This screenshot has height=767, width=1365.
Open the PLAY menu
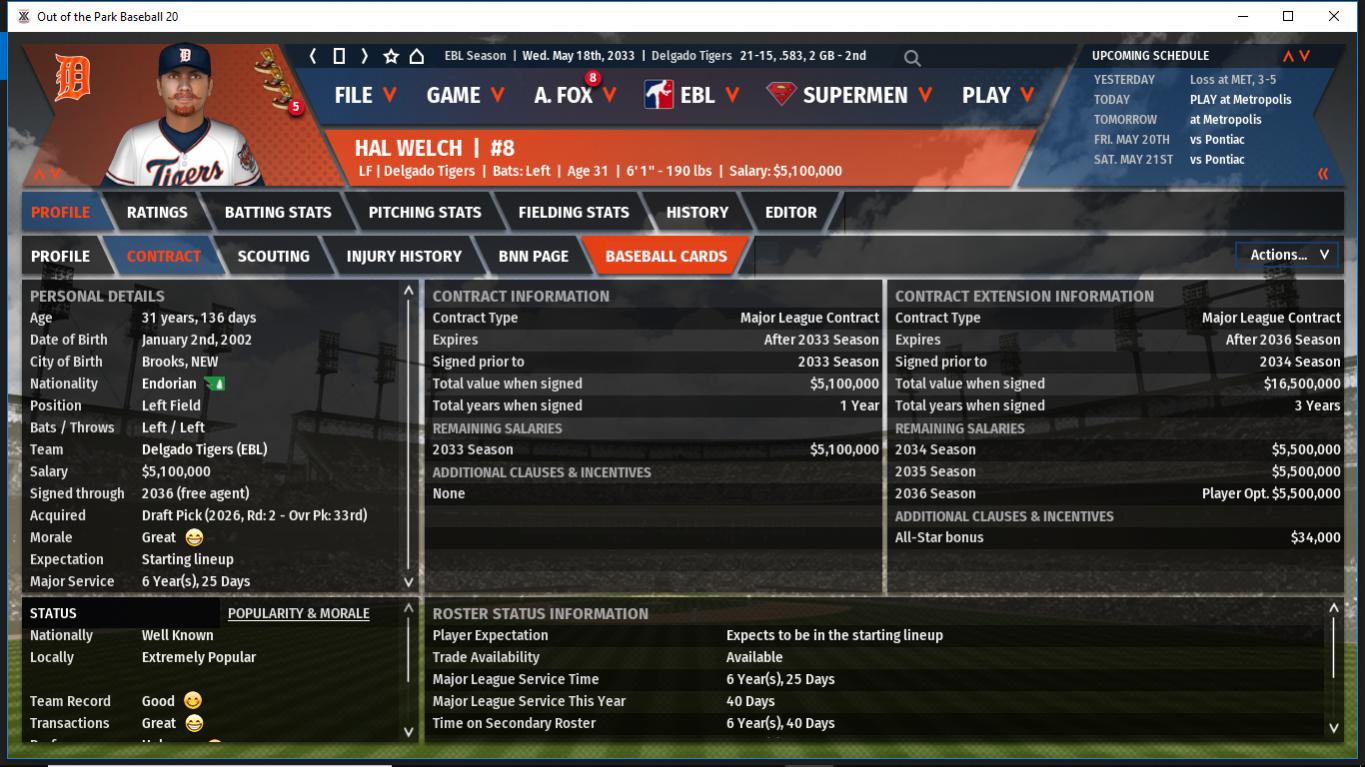pos(997,95)
